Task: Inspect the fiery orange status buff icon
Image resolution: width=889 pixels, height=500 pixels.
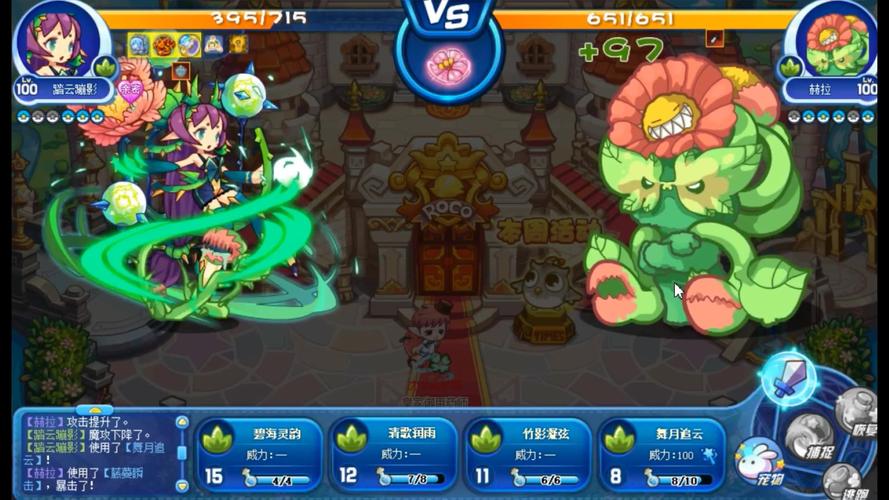Action: [x=164, y=44]
